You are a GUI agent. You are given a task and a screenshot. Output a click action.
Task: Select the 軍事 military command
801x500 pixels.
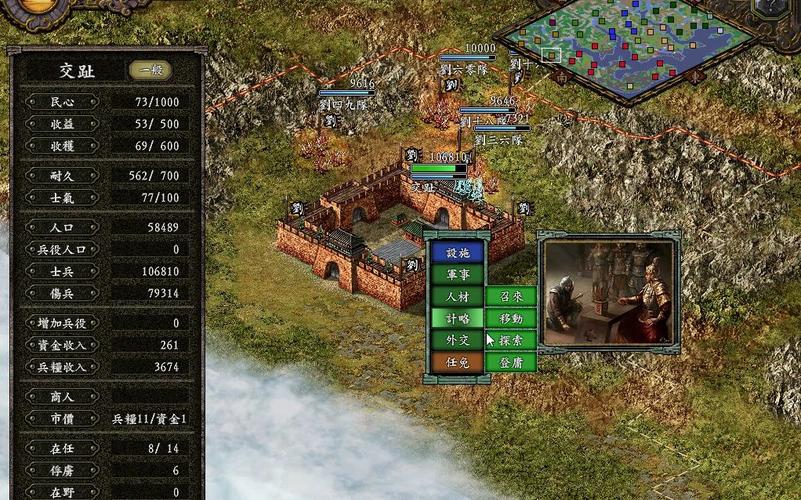tap(457, 274)
